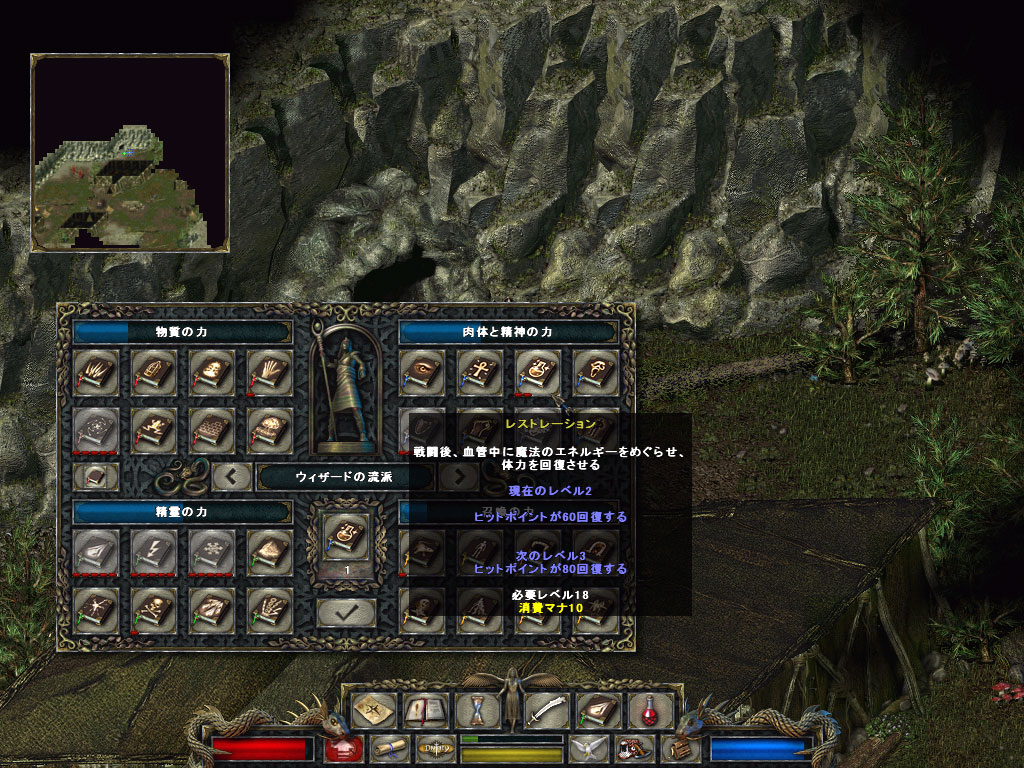Select the snowflake spellbook
The height and width of the screenshot is (768, 1024).
tap(212, 549)
